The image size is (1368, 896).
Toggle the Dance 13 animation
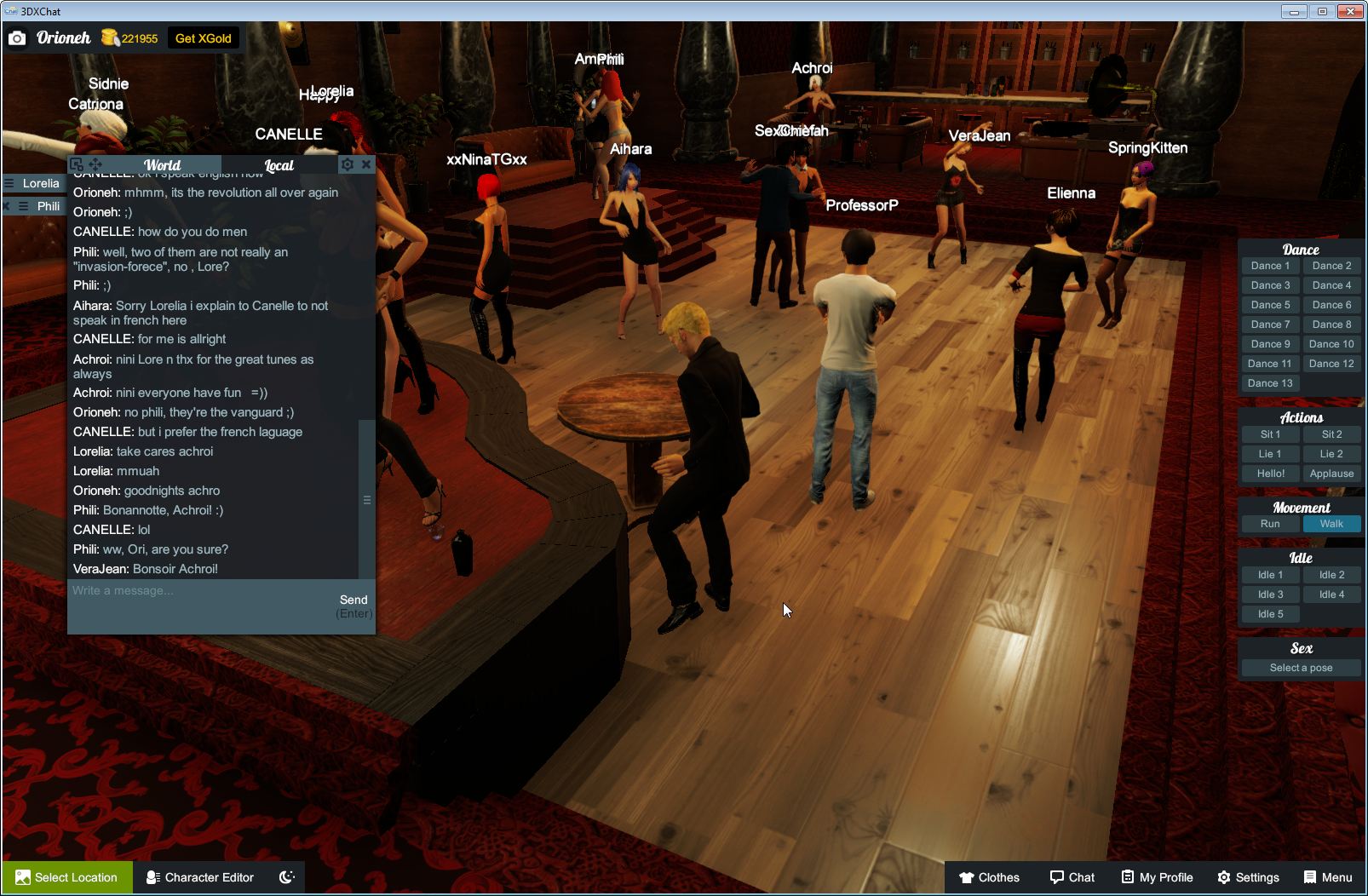1270,382
